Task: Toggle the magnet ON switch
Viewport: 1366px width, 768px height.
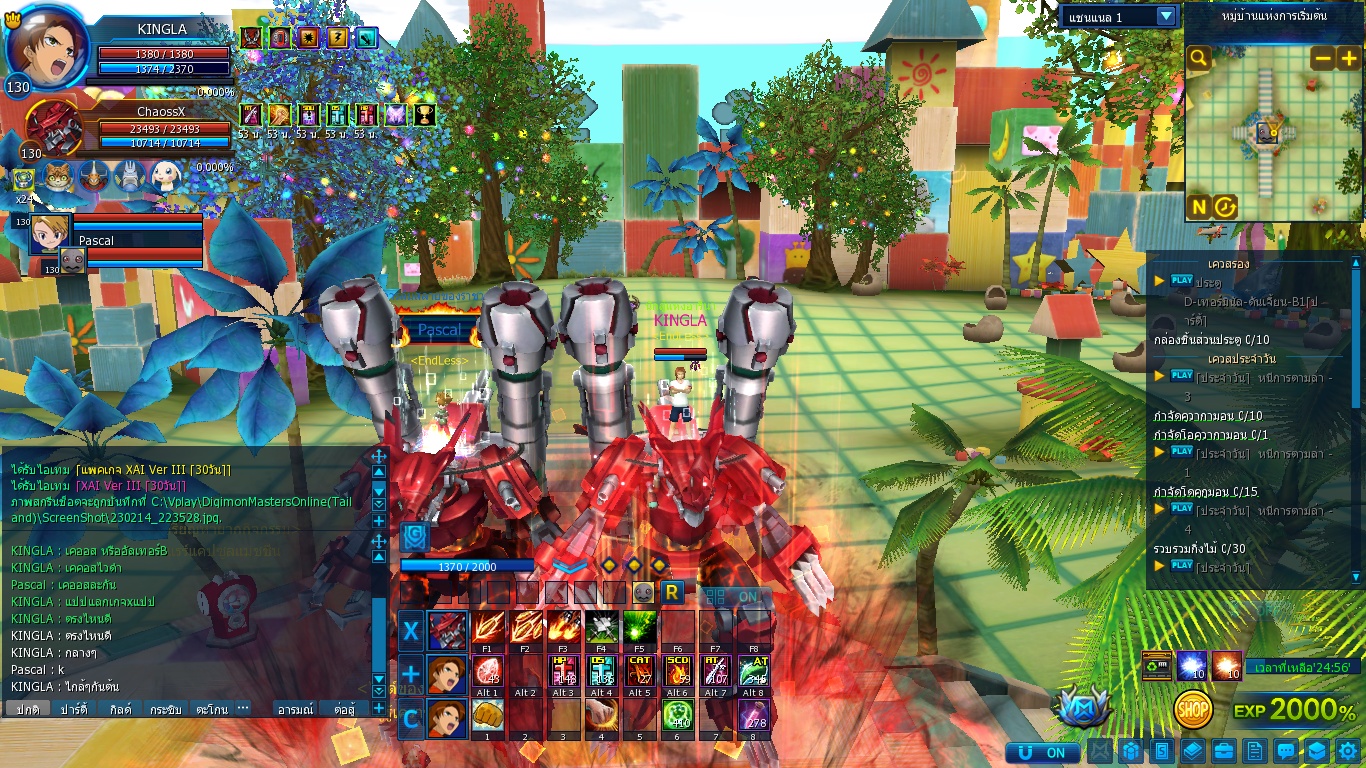Action: pyautogui.click(x=1043, y=752)
